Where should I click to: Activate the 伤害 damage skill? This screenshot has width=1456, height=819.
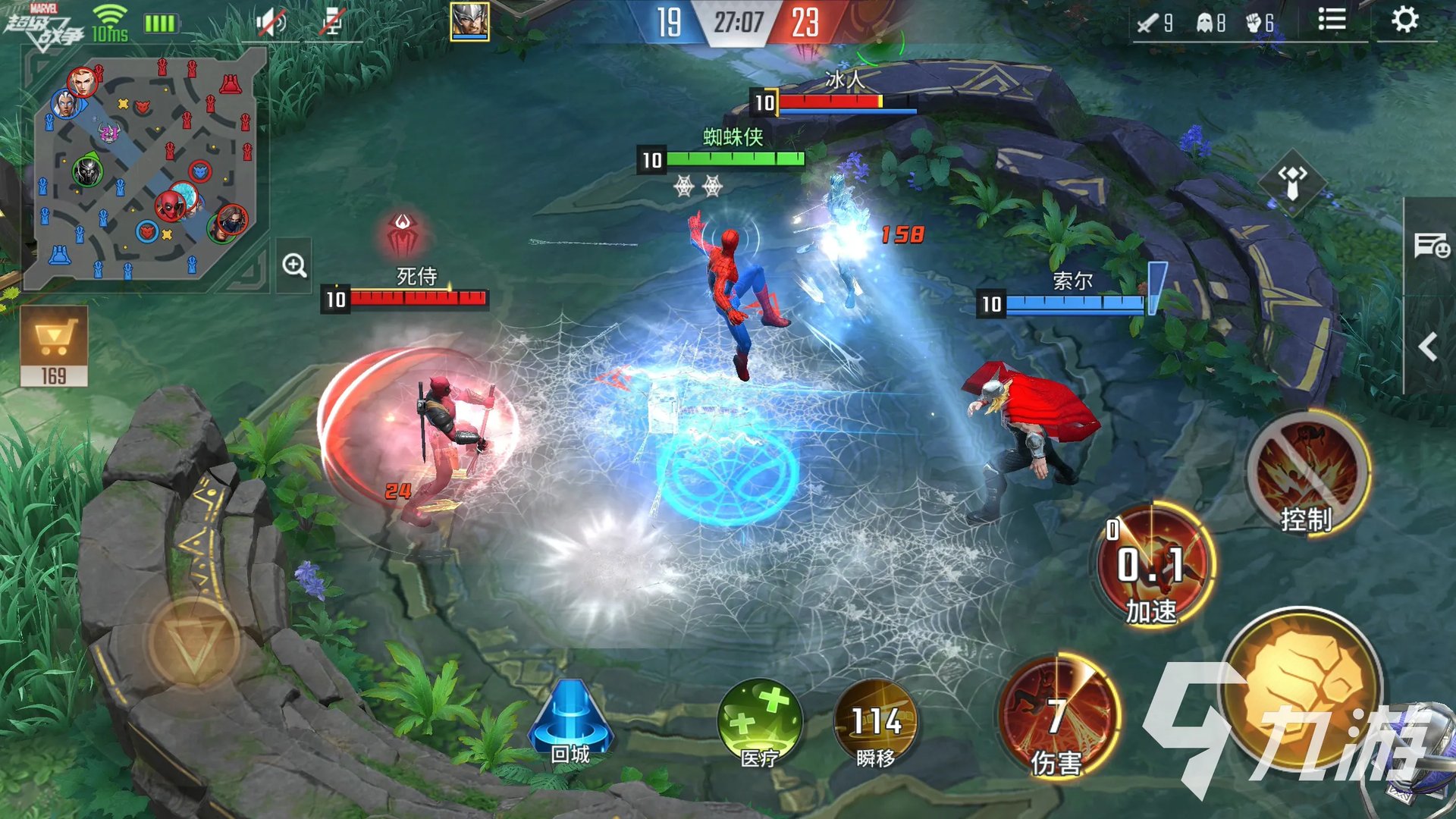(1057, 717)
